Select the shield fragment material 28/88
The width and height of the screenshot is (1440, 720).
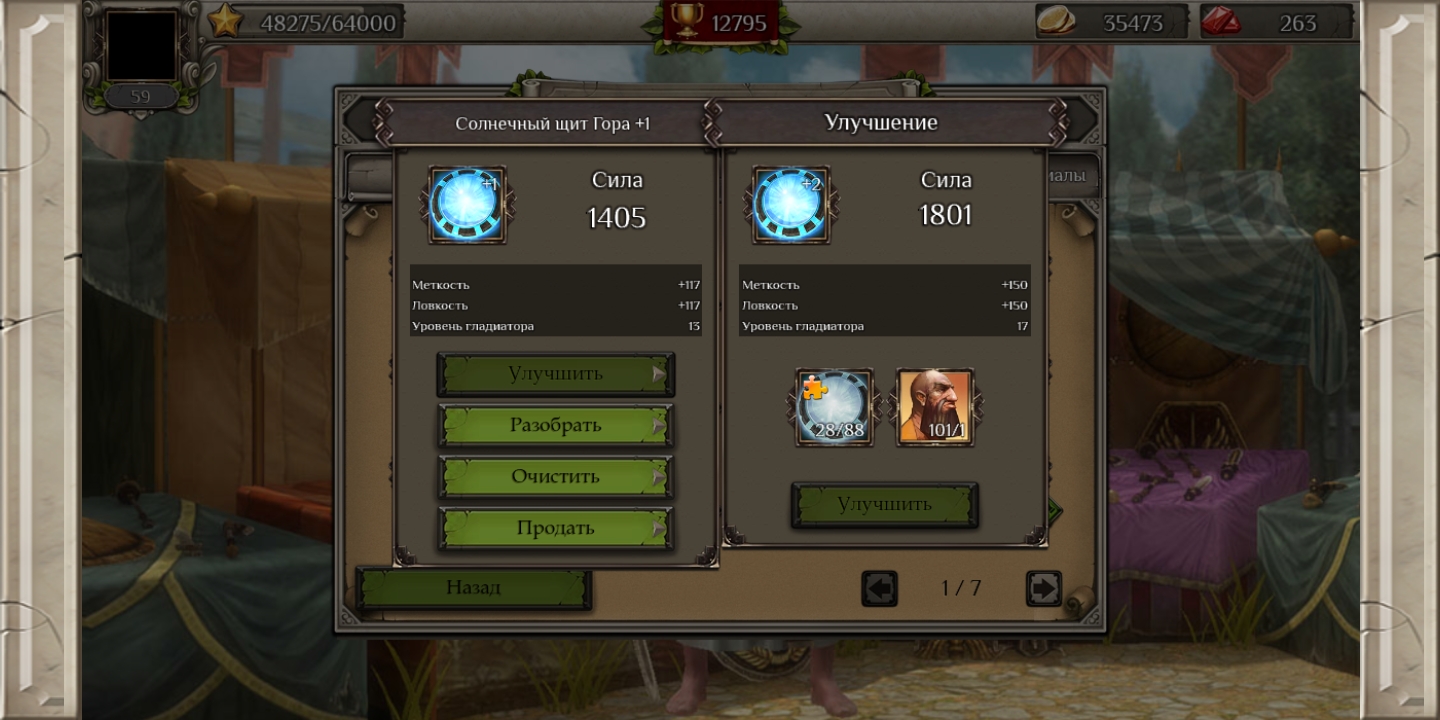(834, 407)
